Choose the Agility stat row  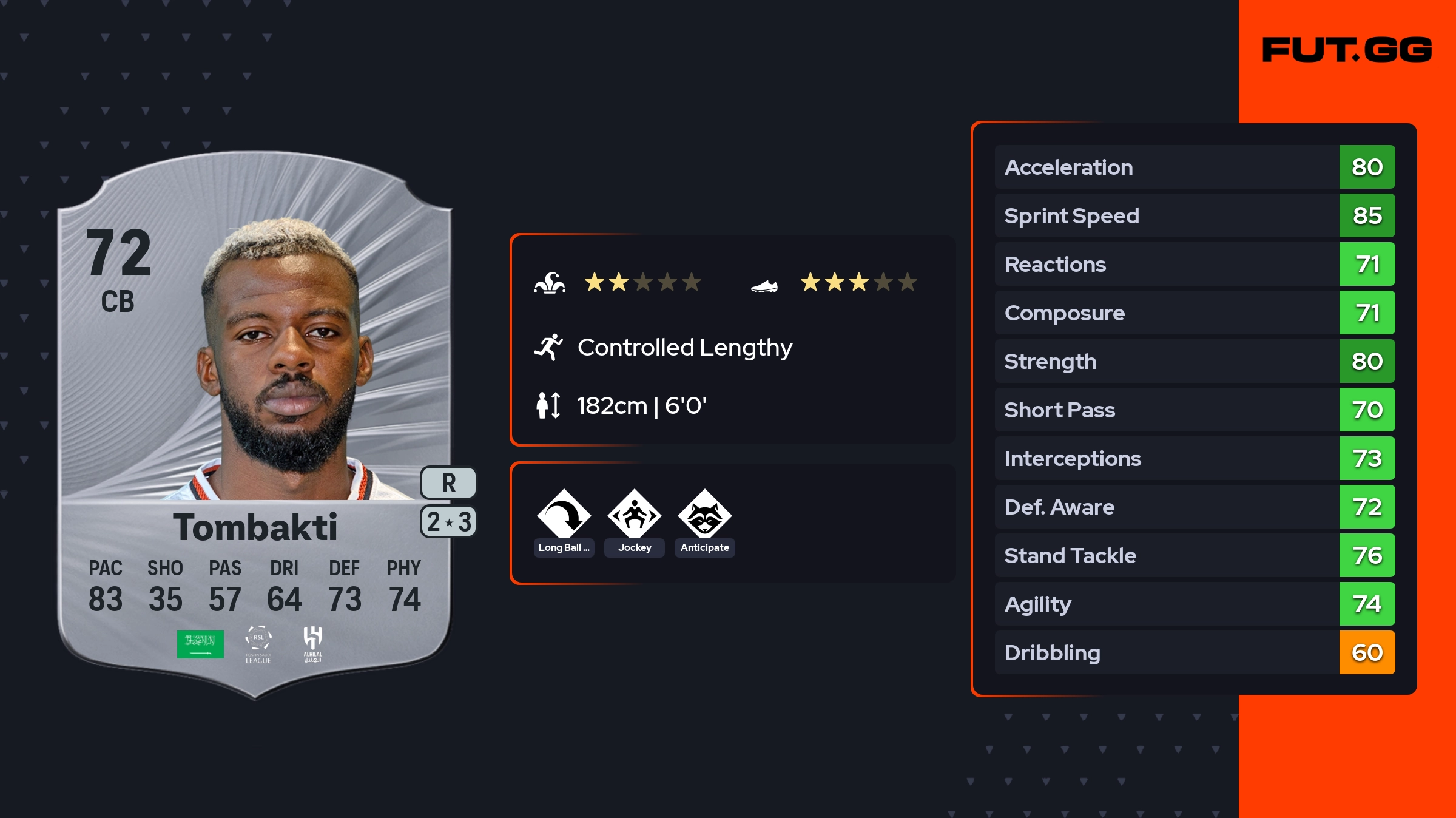(1194, 604)
